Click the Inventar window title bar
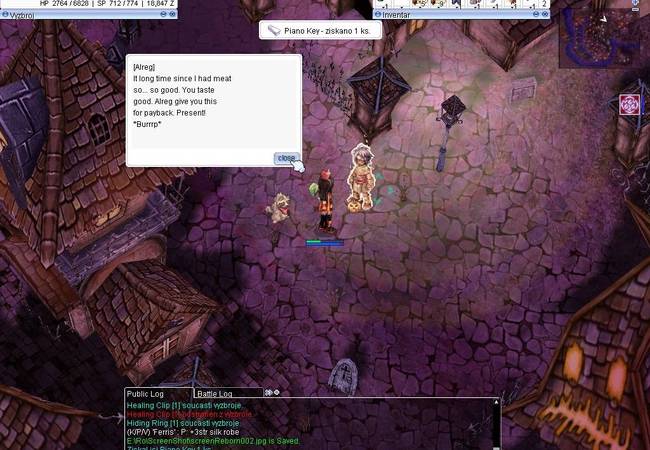This screenshot has height=450, width=650. [x=460, y=16]
